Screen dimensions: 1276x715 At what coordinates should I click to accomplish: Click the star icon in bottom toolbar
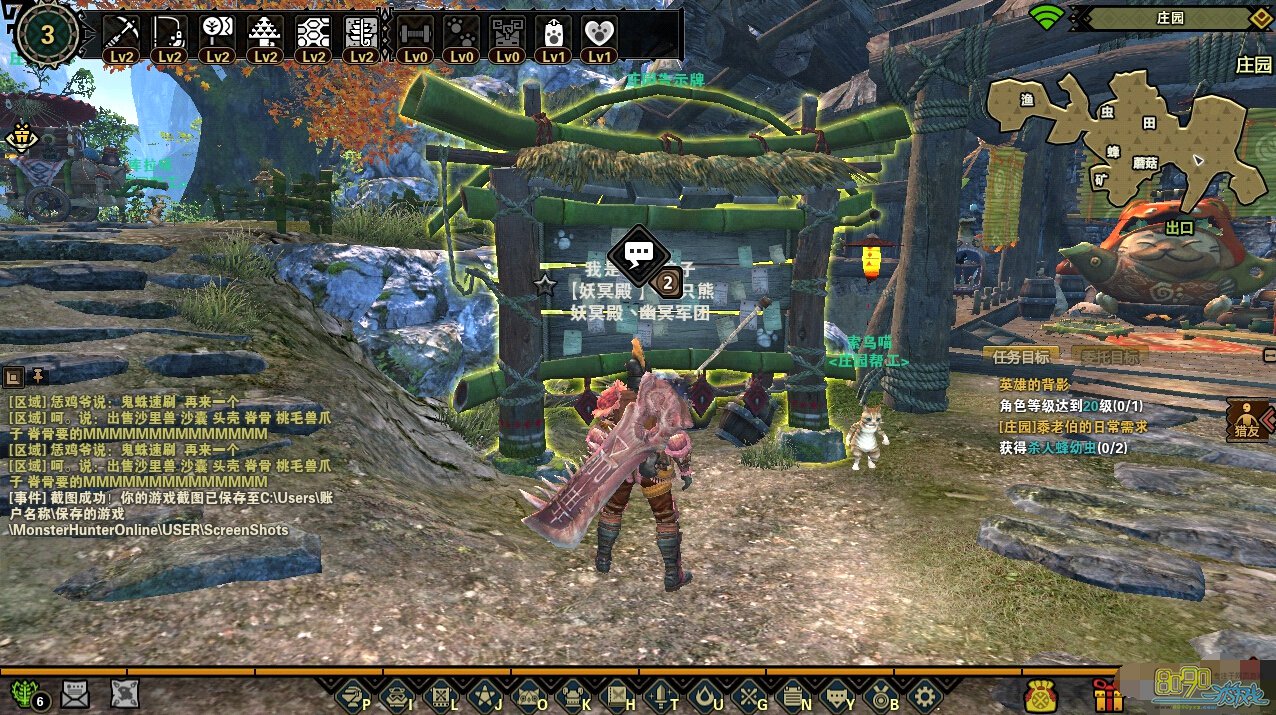484,694
